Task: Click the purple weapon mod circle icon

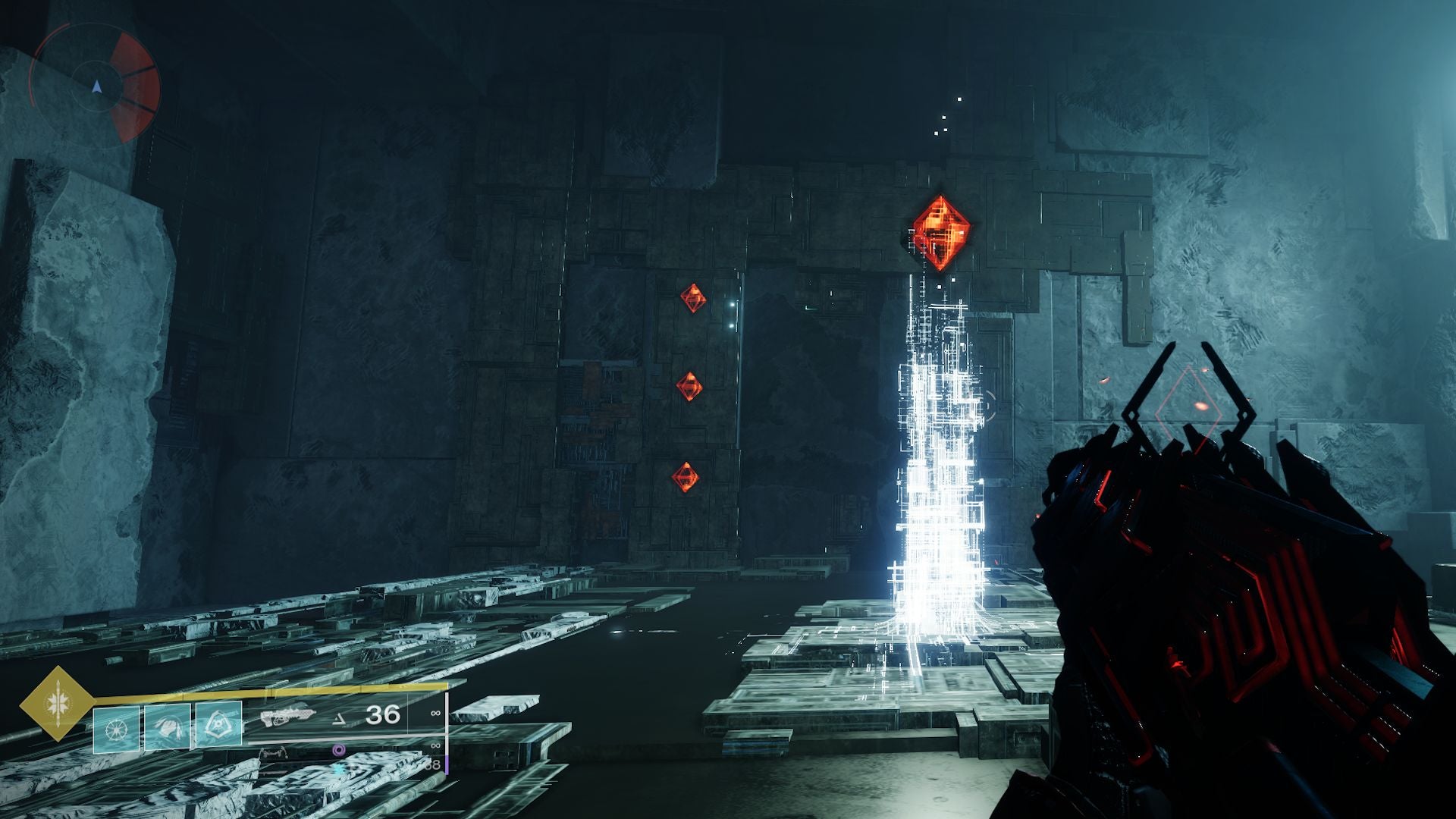Action: click(340, 749)
